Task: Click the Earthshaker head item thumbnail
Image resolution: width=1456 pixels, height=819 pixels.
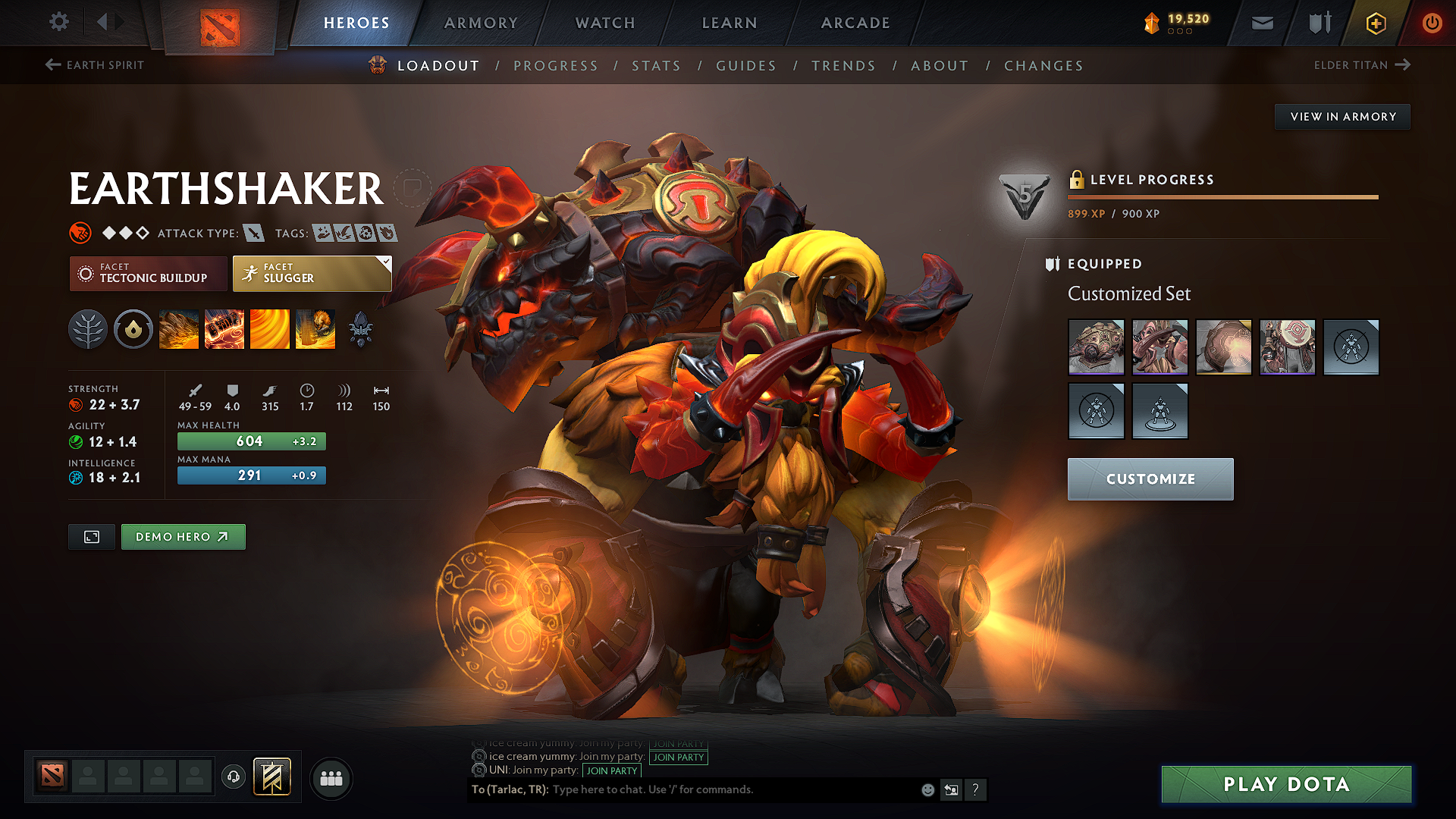Action: [1096, 347]
